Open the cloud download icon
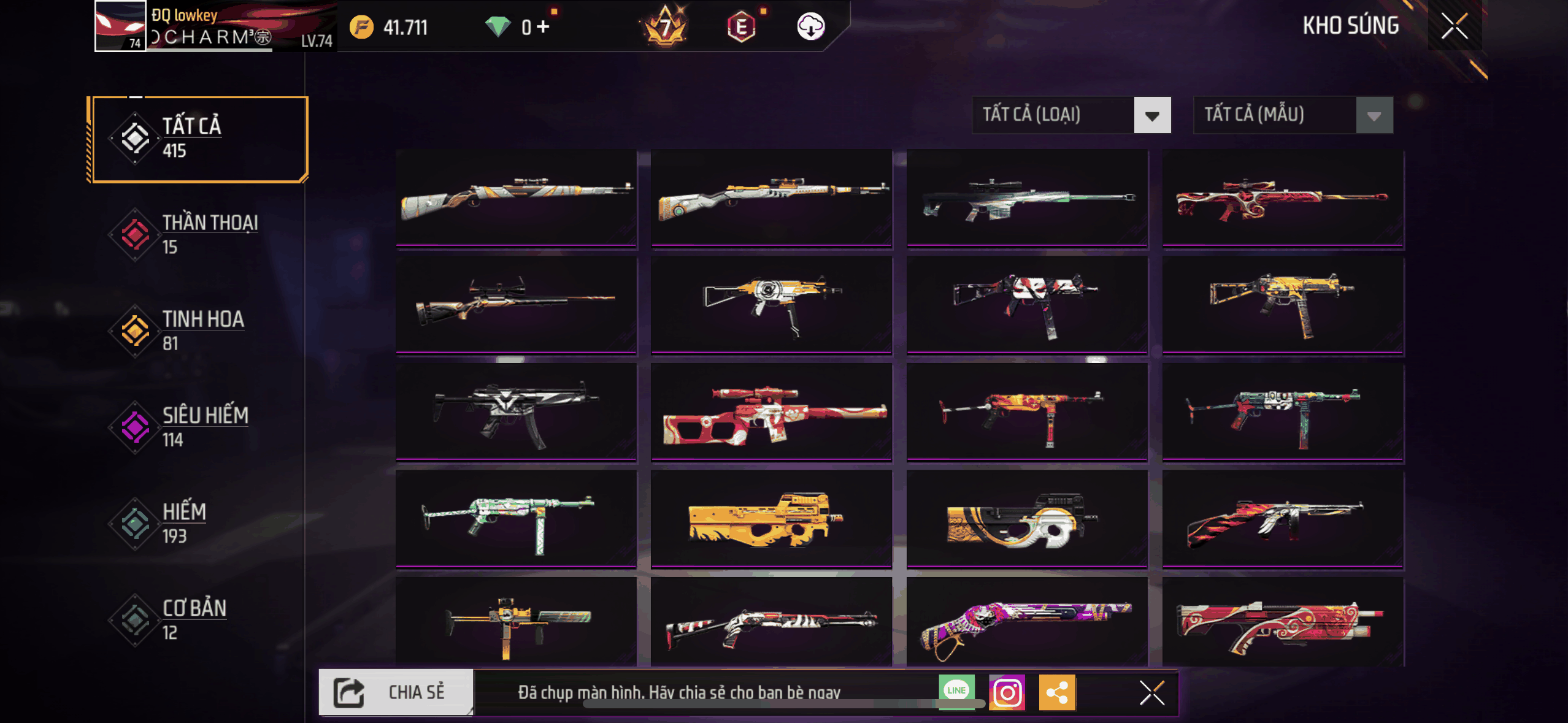The image size is (1568, 723). [810, 27]
